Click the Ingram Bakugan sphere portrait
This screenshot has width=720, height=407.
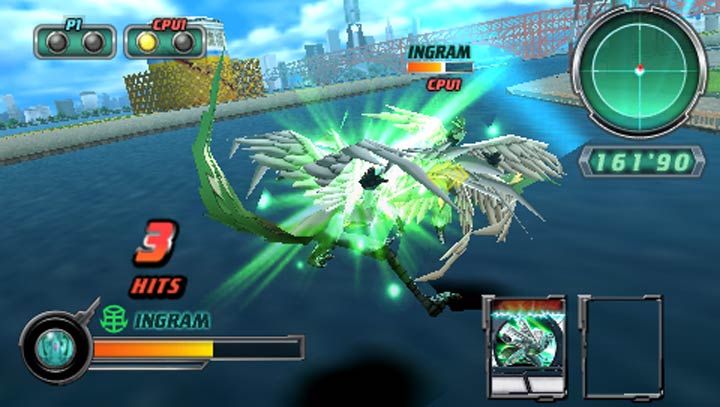point(53,348)
